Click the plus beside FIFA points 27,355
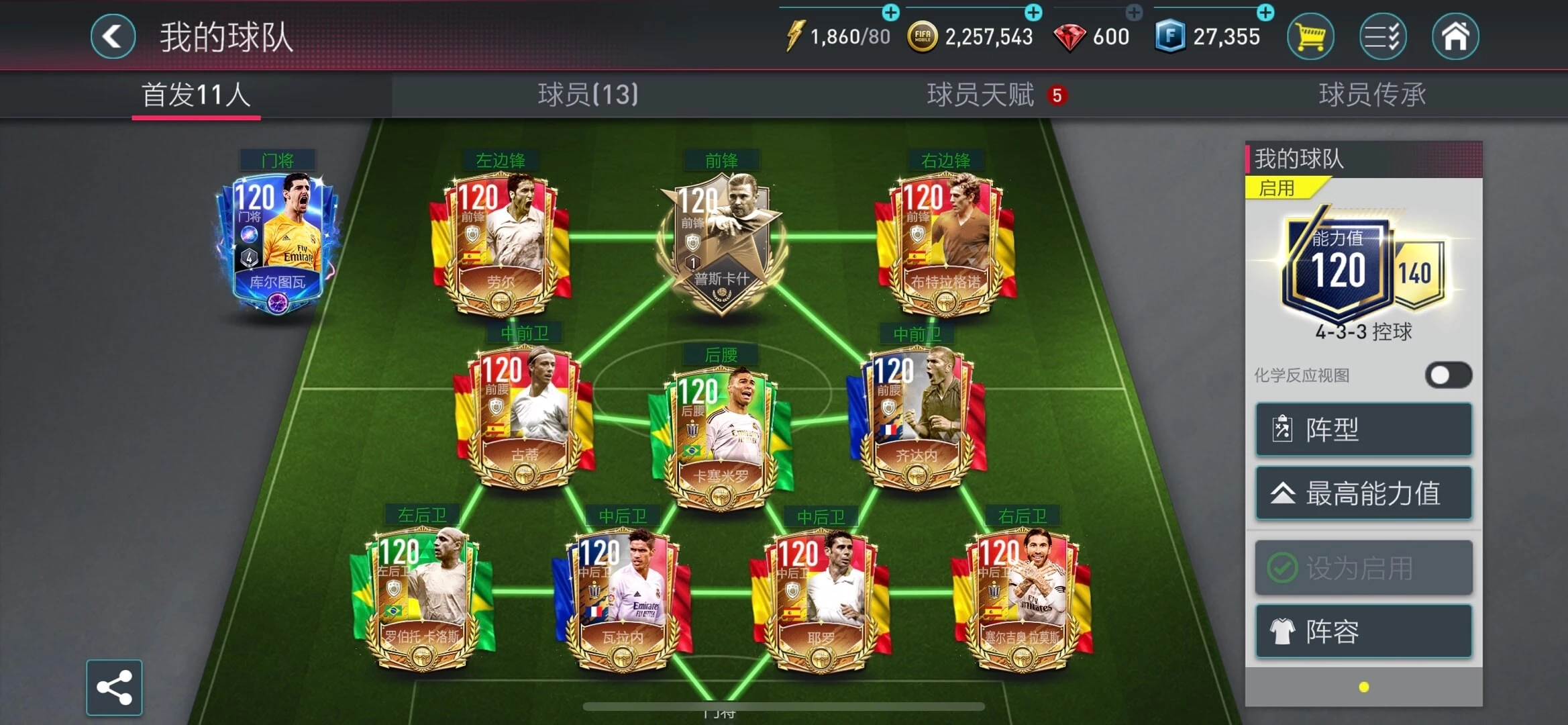 [x=1265, y=12]
